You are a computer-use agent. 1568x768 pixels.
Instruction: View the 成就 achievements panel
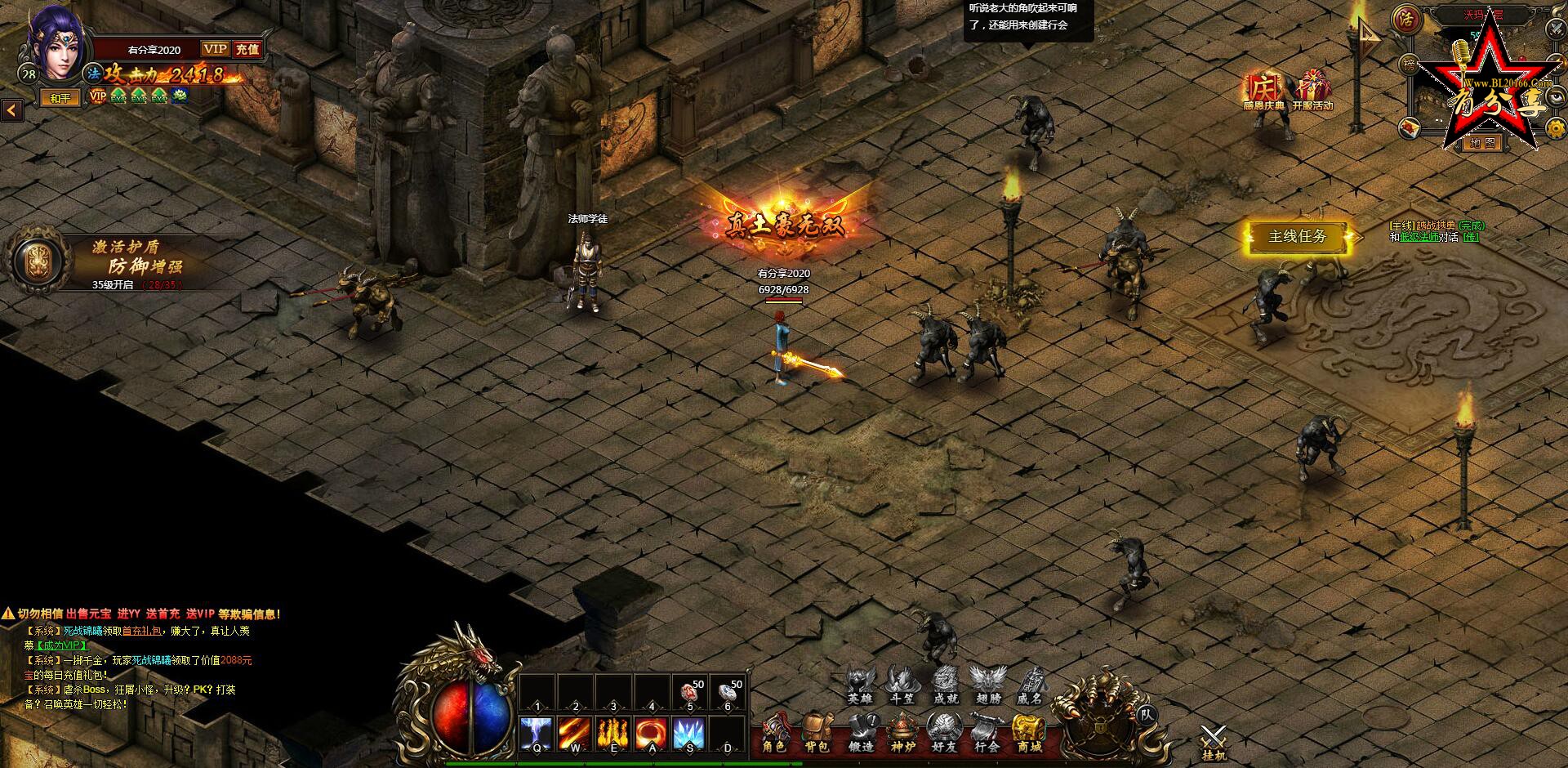946,685
